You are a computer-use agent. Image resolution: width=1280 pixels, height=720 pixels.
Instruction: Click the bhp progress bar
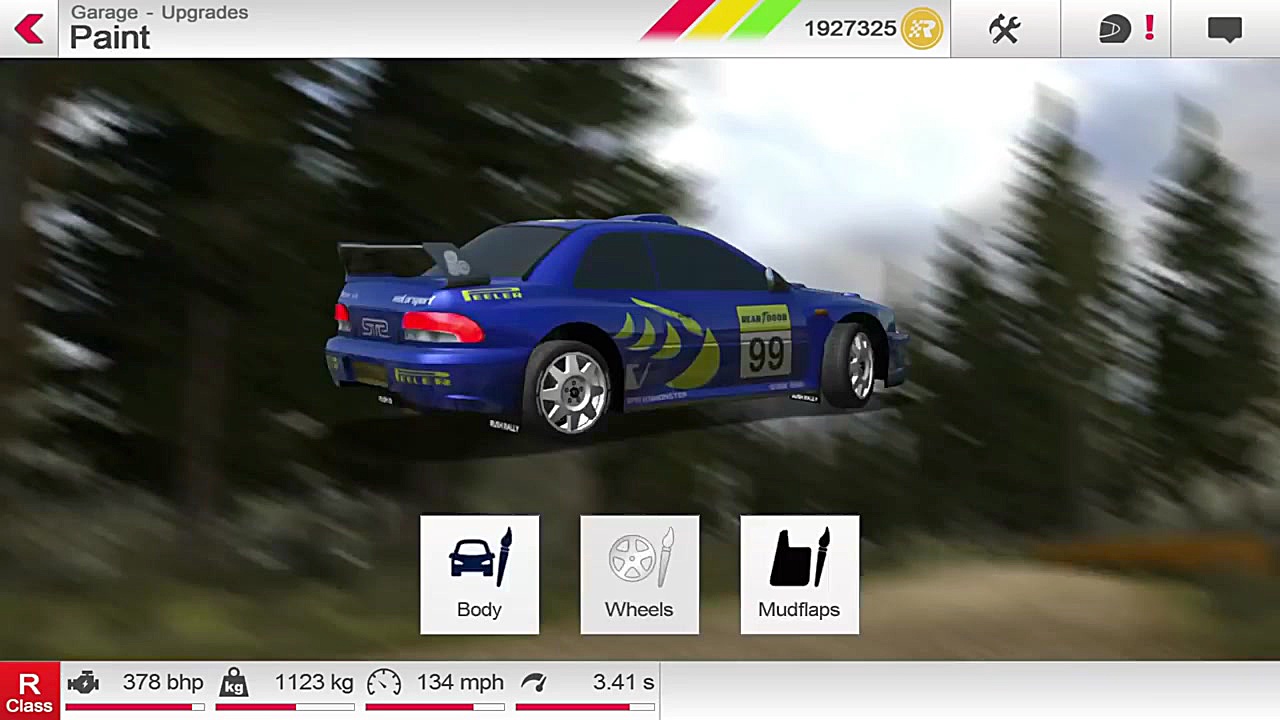click(x=135, y=706)
